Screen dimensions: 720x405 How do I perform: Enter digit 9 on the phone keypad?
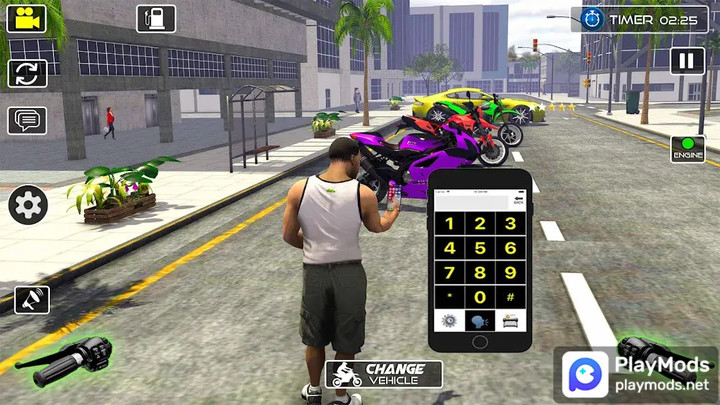(510, 272)
